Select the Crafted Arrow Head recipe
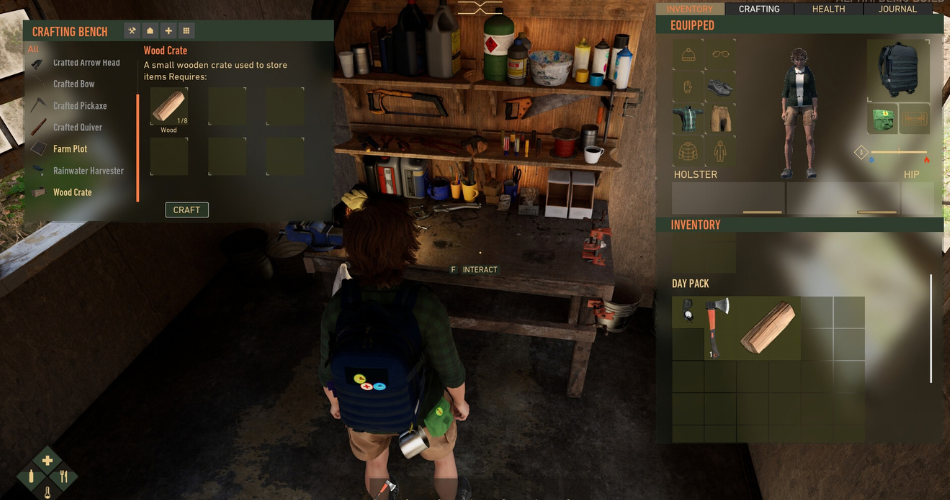This screenshot has height=500, width=950. [86, 63]
